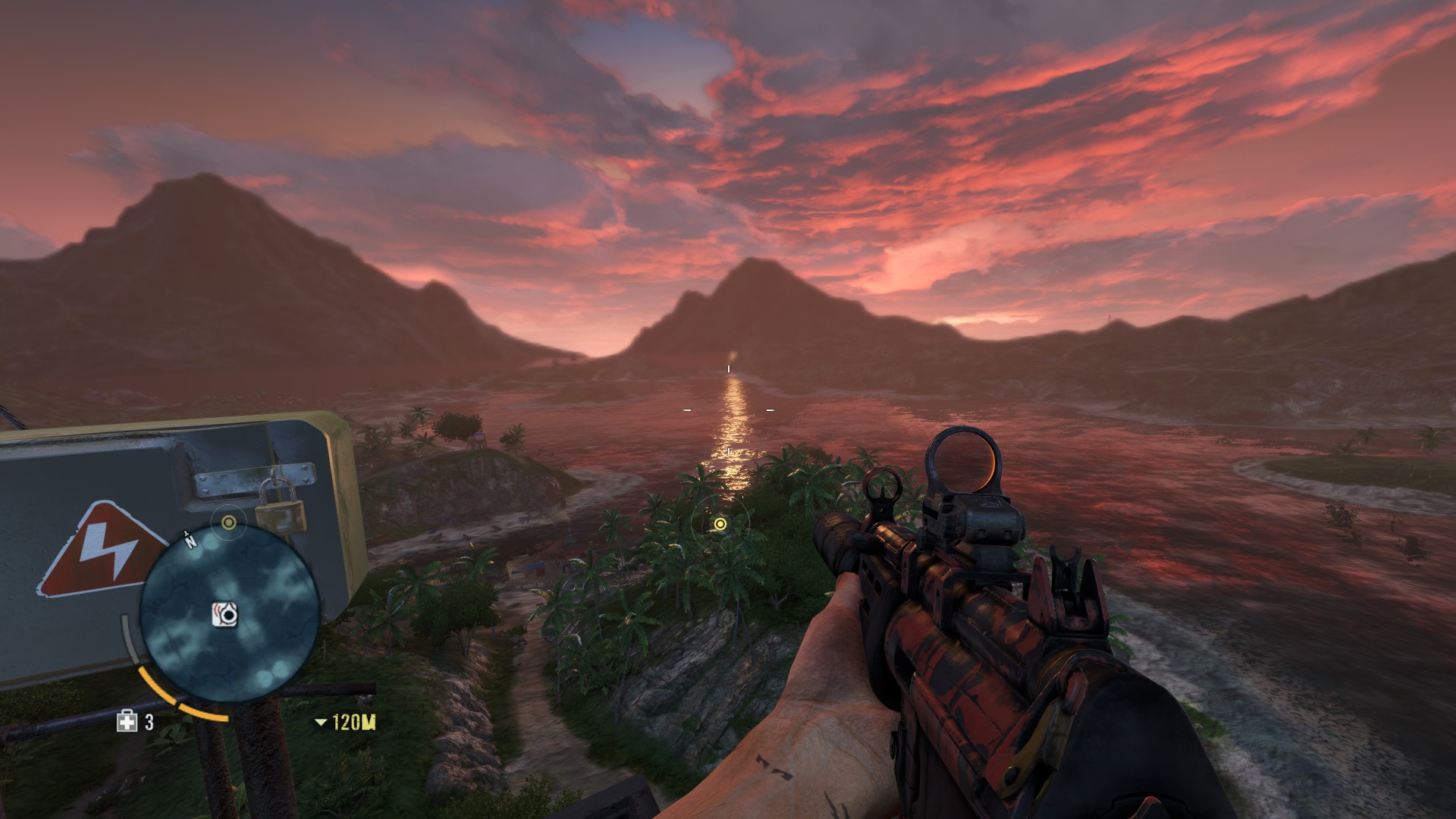The width and height of the screenshot is (1456, 819).
Task: Click the north compass arrow on the minimap
Action: pyautogui.click(x=190, y=539)
